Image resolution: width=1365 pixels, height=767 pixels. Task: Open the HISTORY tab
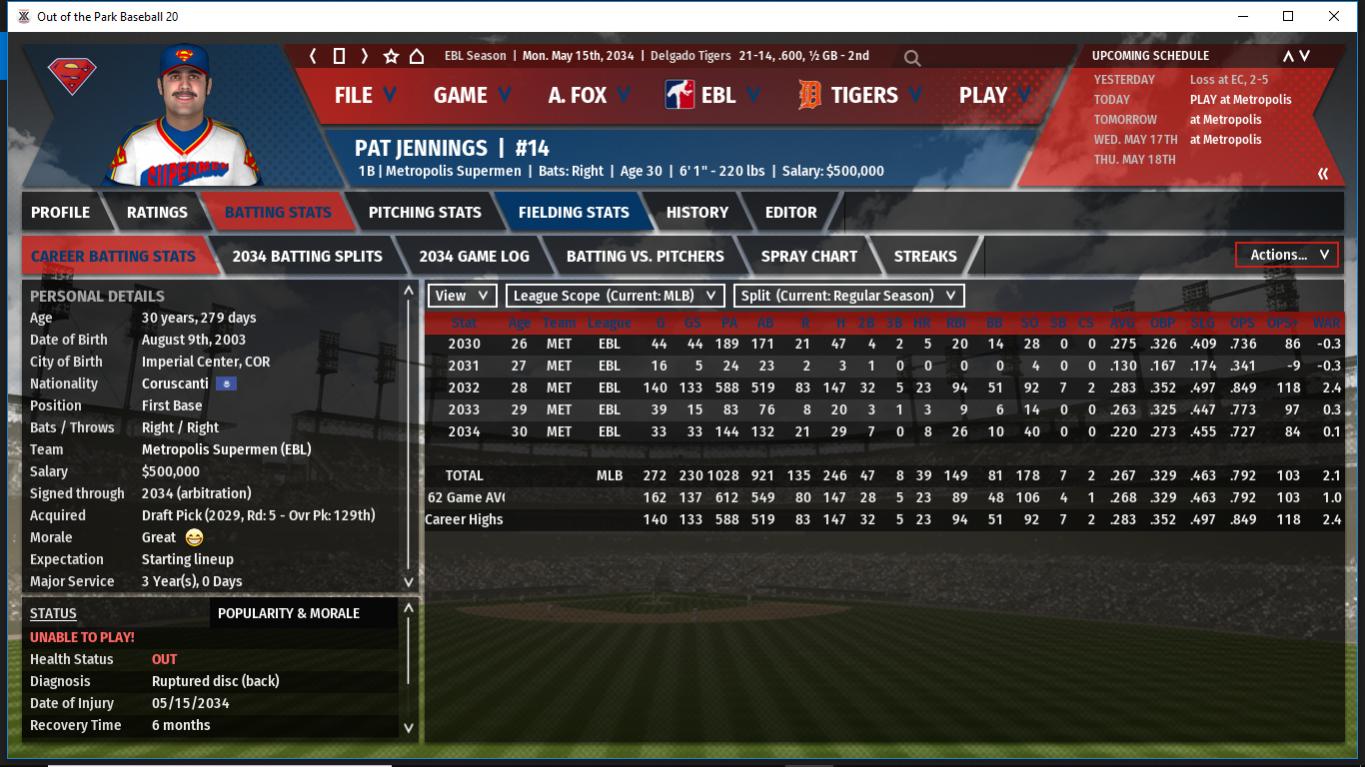pos(697,212)
